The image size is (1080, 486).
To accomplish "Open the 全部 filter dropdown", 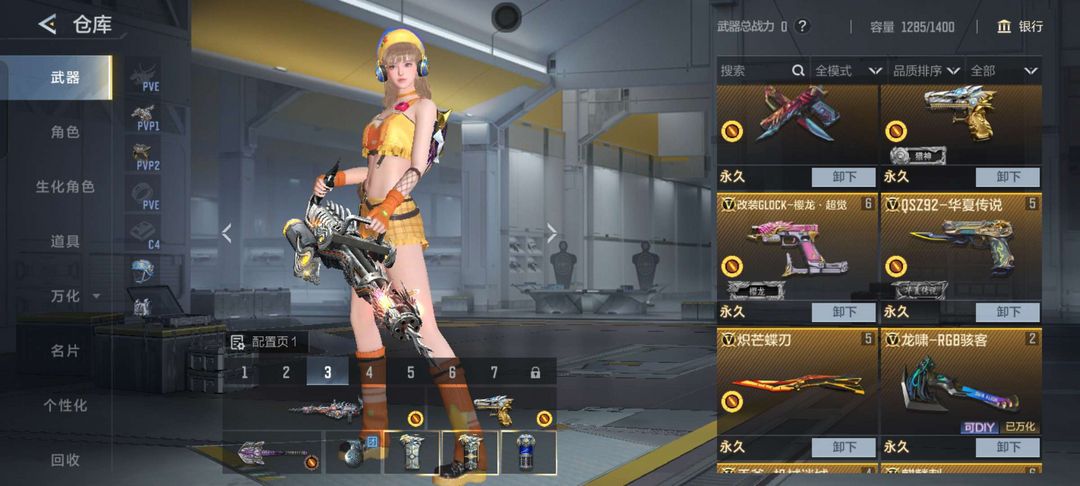I will (x=1003, y=71).
